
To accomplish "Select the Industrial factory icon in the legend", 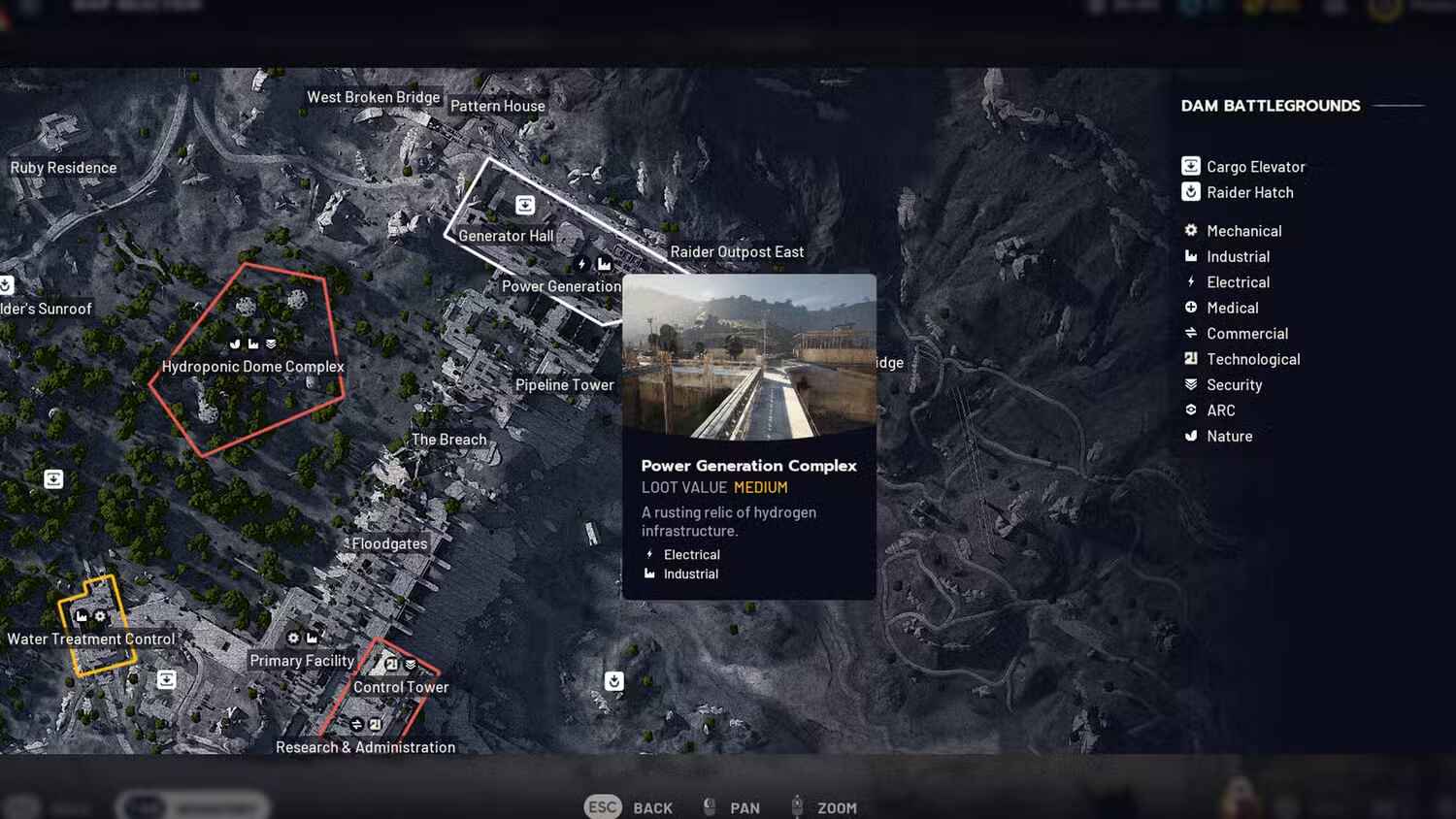I will tap(1191, 256).
